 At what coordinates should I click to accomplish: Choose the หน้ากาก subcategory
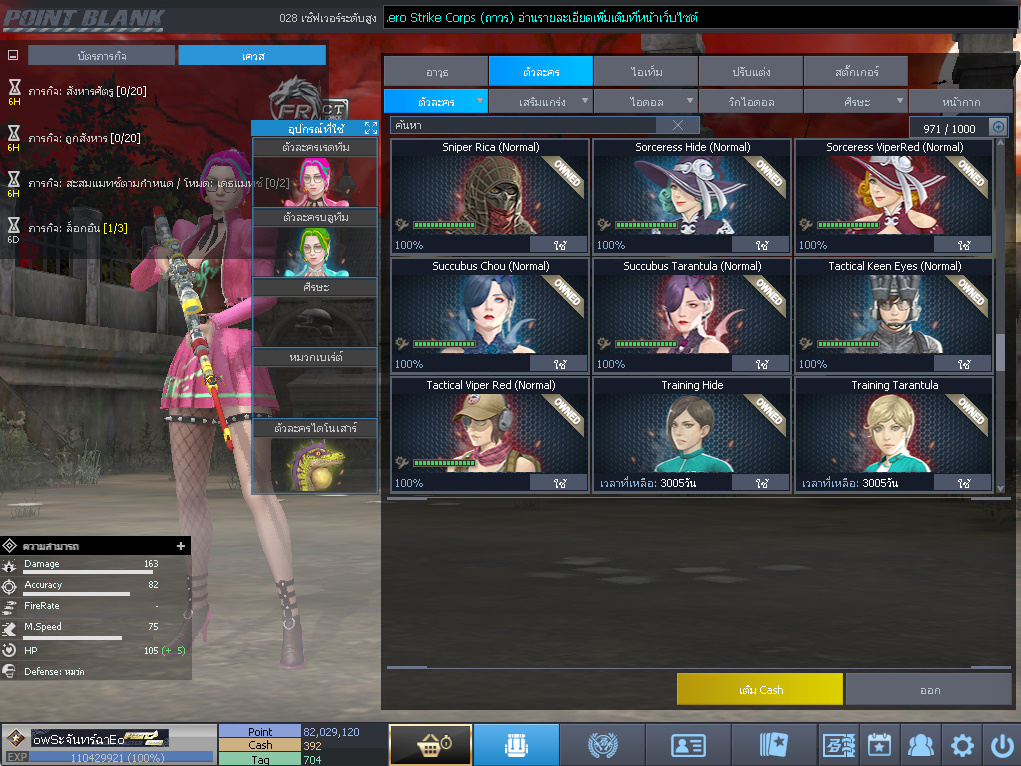[960, 101]
